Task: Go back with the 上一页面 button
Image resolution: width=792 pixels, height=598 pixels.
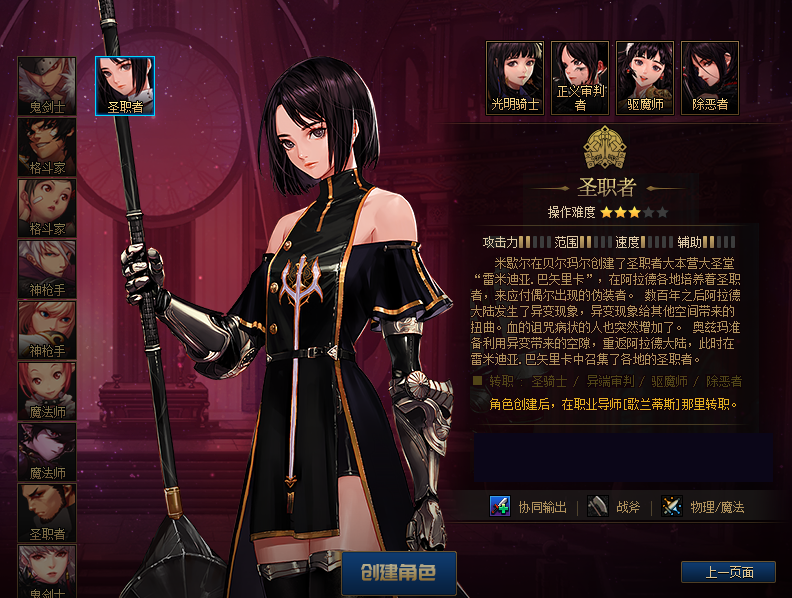Action: (x=727, y=572)
